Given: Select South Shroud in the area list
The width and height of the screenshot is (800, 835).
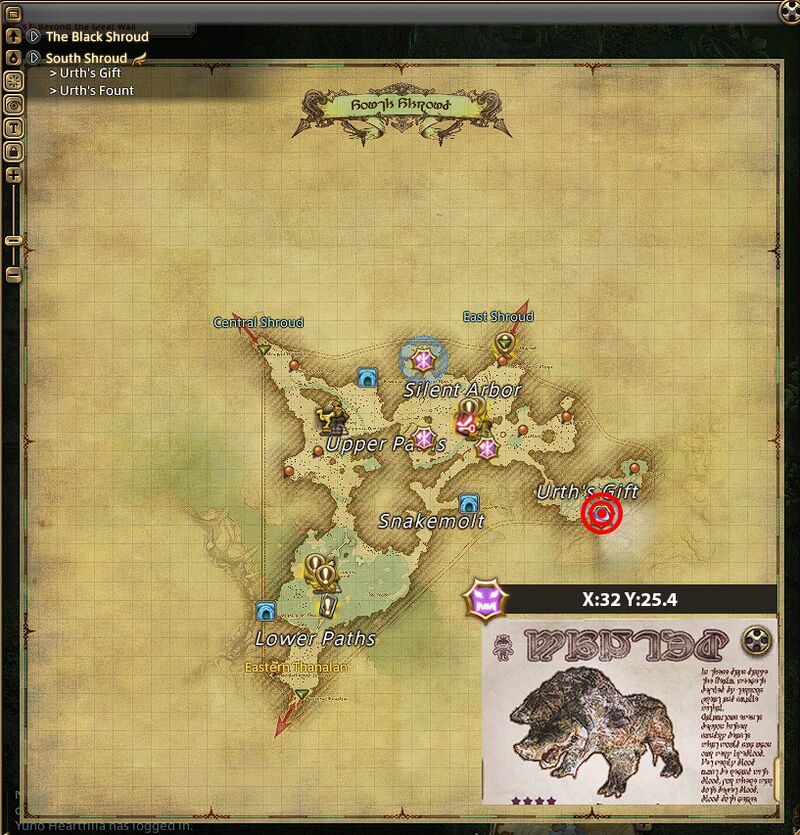Looking at the screenshot, I should 86,58.
